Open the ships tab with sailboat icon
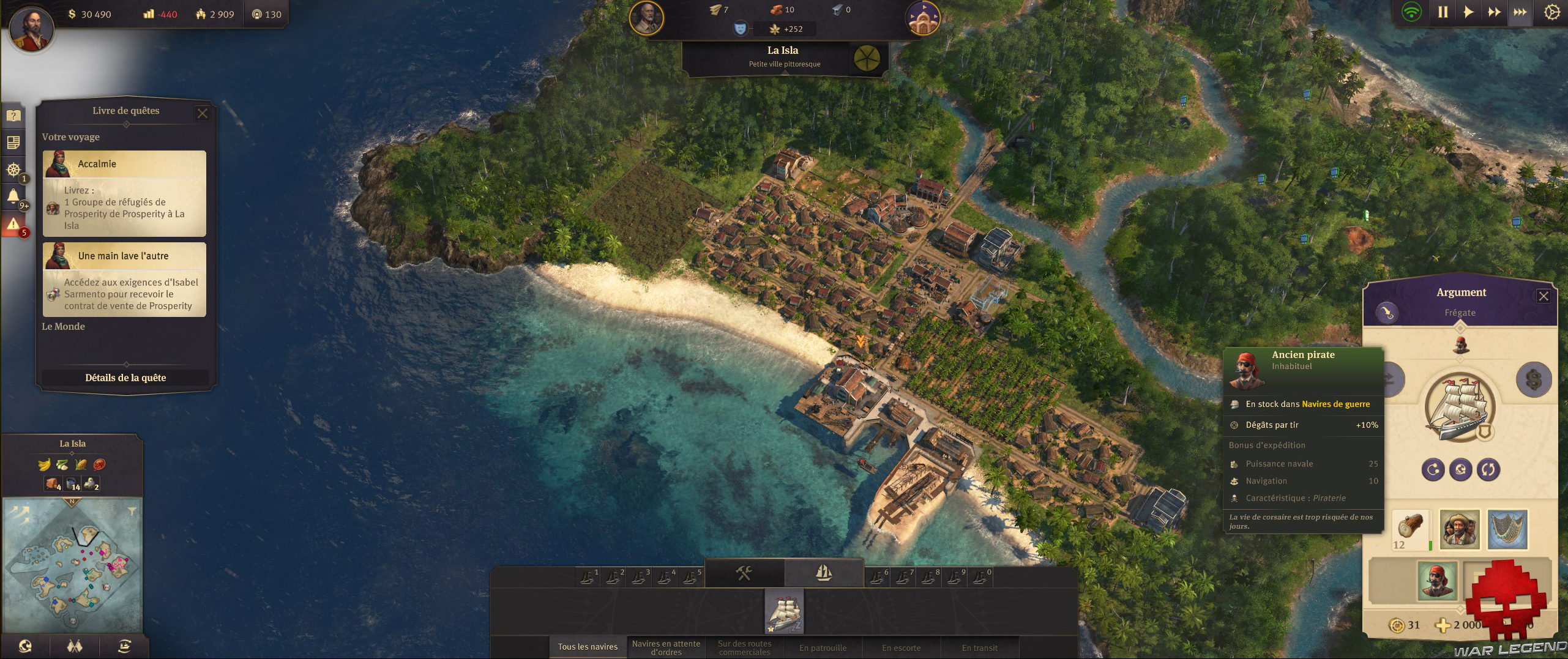 824,573
